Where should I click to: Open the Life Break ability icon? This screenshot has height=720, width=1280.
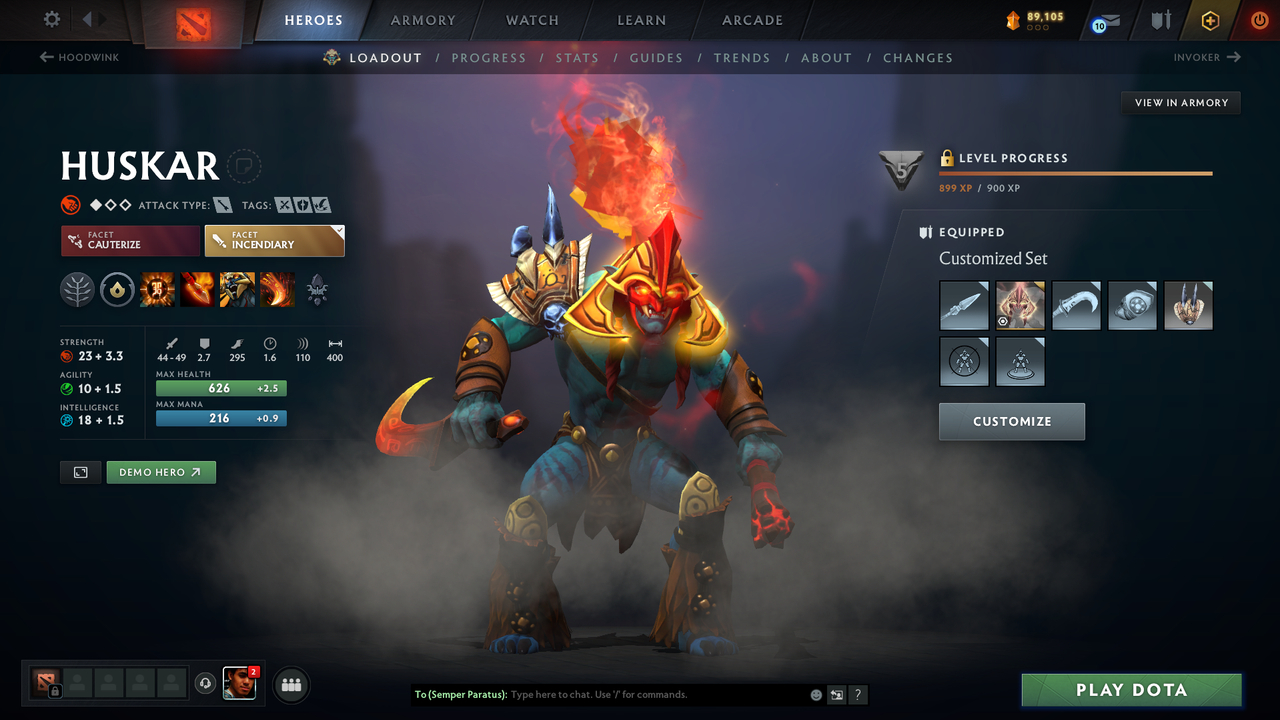[x=277, y=290]
